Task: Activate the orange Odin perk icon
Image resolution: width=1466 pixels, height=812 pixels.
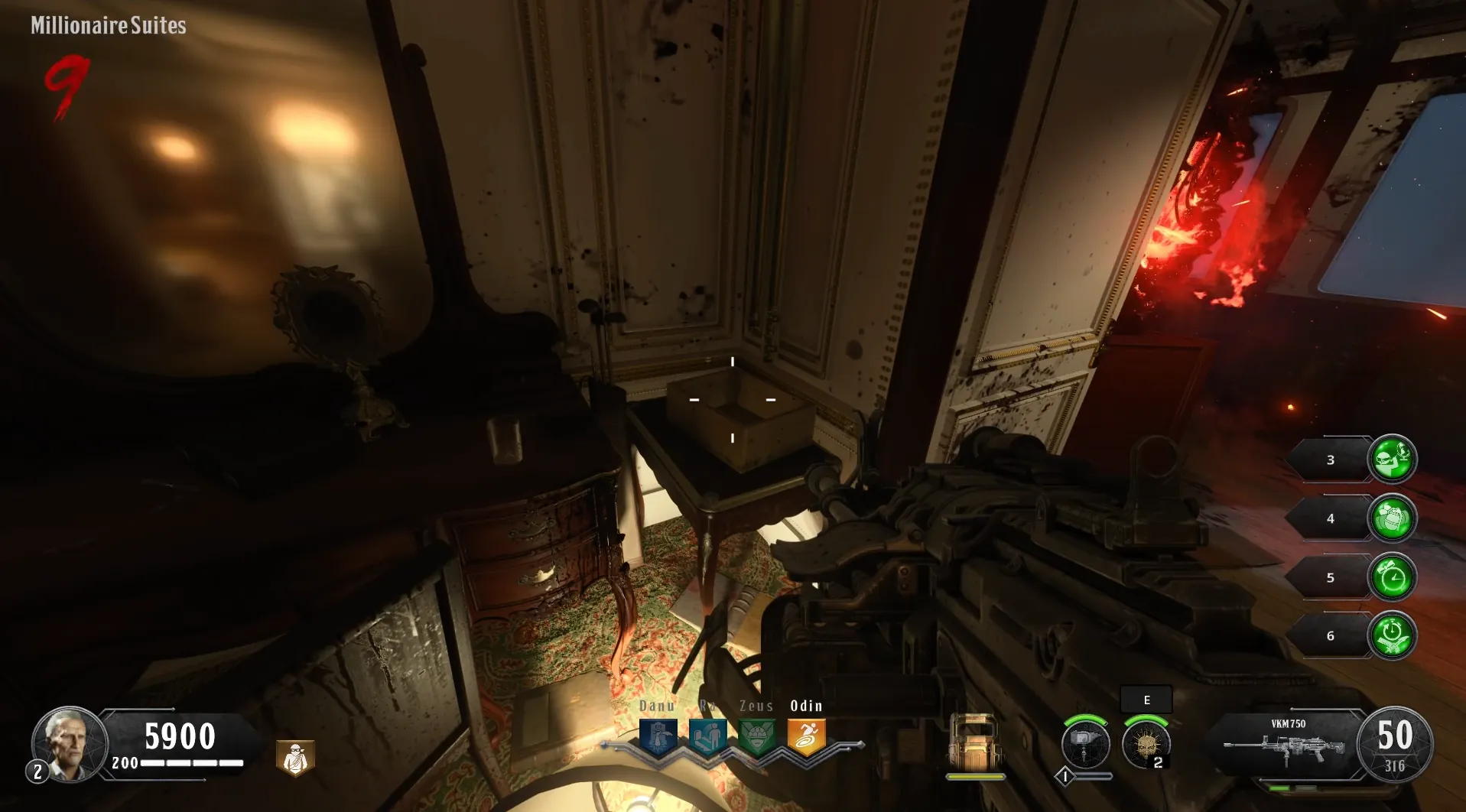Action: click(x=806, y=736)
